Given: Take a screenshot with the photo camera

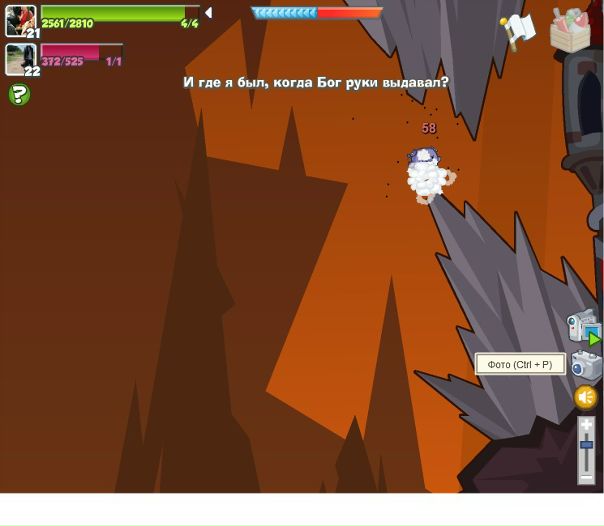Looking at the screenshot, I should 586,365.
